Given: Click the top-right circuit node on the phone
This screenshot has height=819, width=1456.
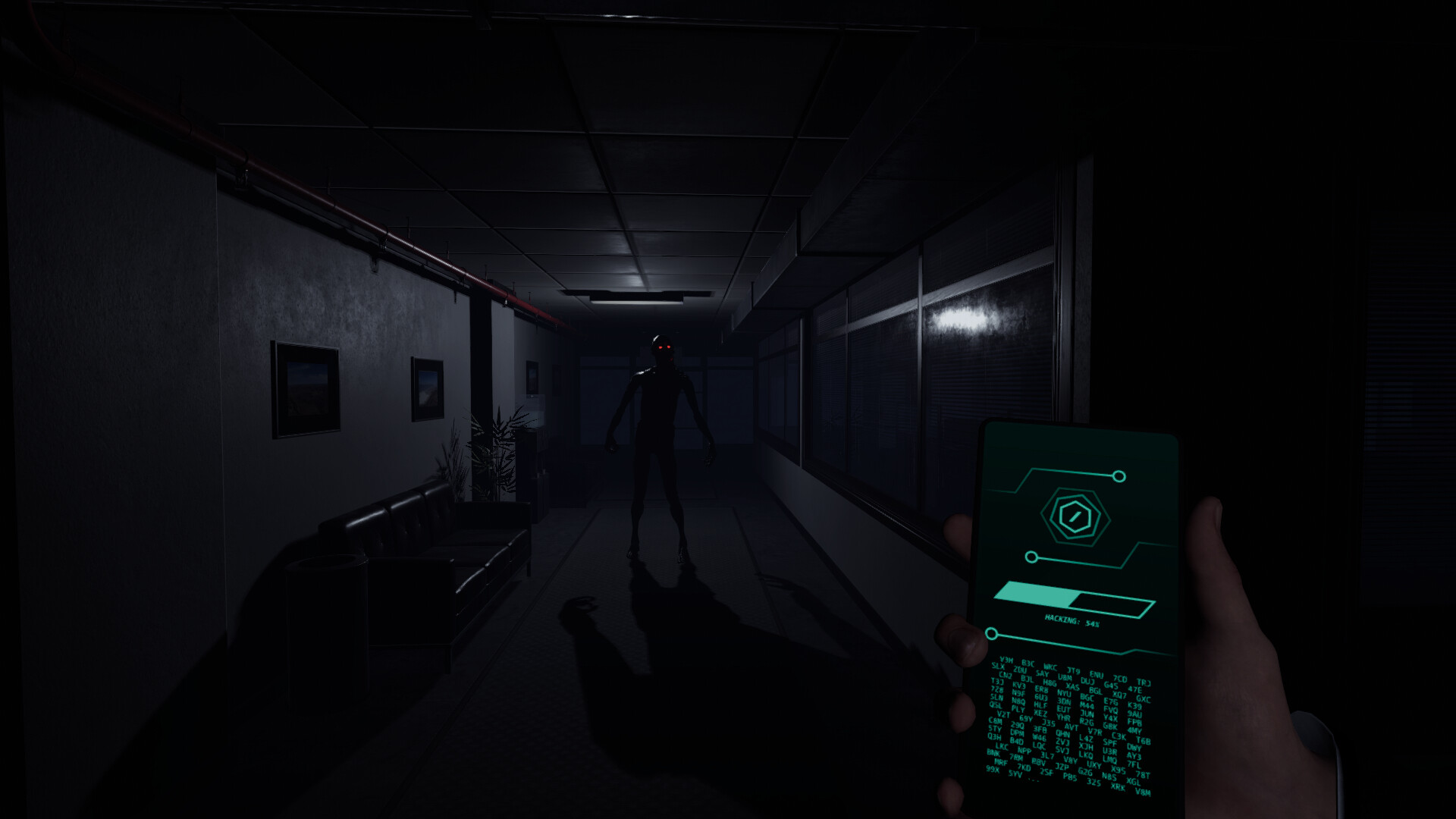Looking at the screenshot, I should [1119, 475].
